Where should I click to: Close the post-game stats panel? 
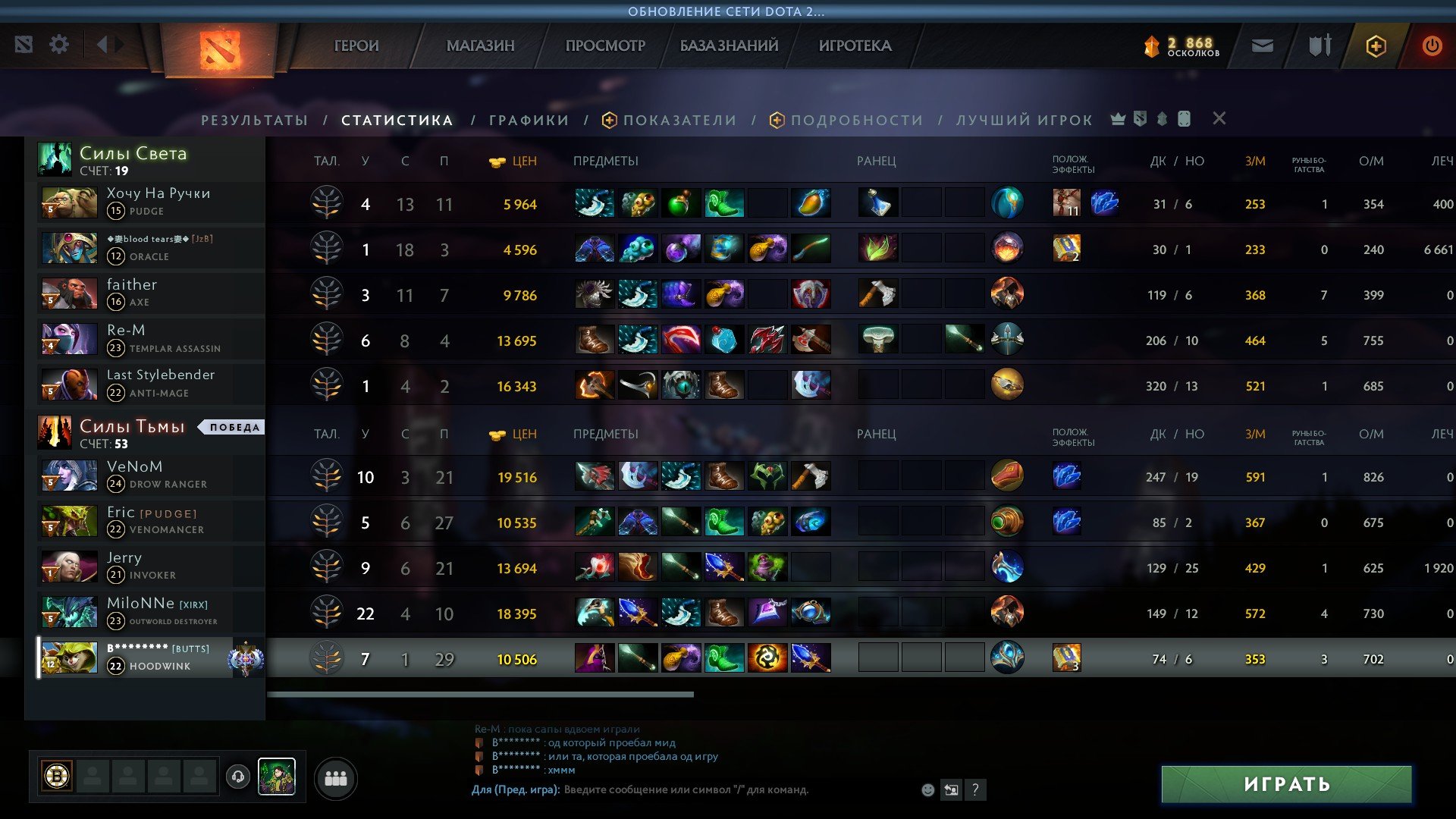[1219, 118]
